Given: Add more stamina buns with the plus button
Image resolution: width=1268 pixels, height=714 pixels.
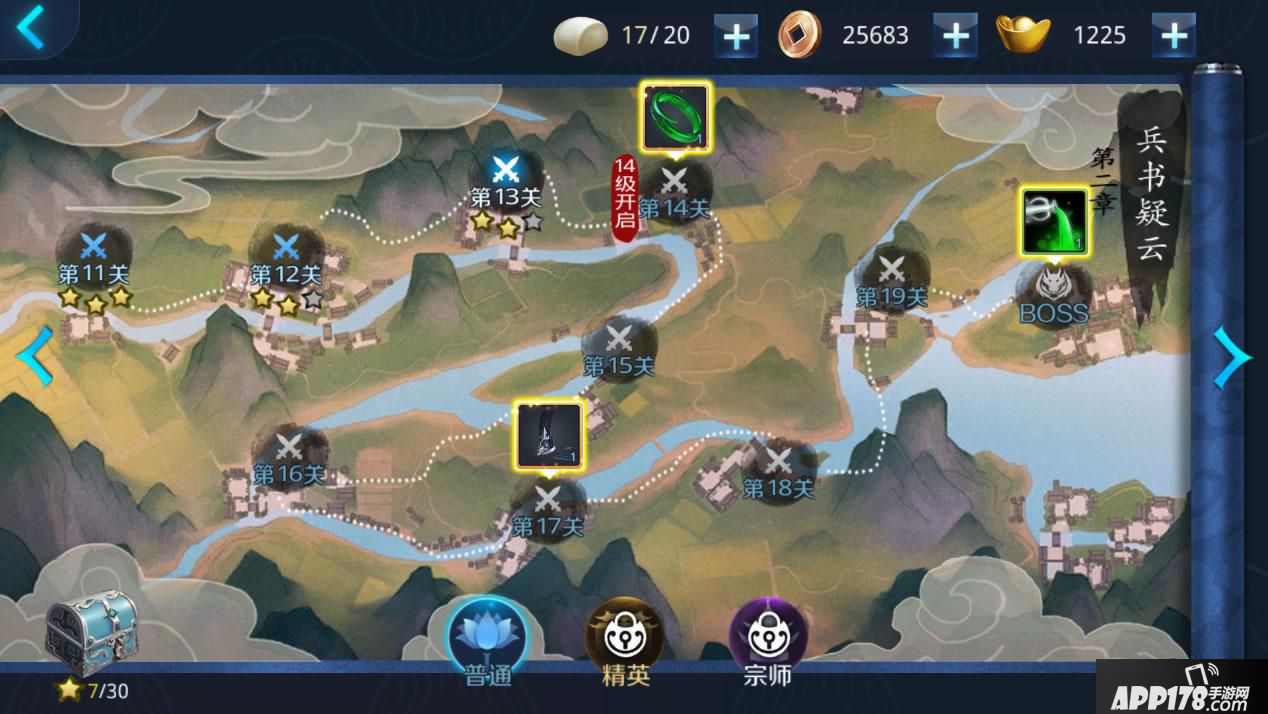Looking at the screenshot, I should pyautogui.click(x=735, y=36).
